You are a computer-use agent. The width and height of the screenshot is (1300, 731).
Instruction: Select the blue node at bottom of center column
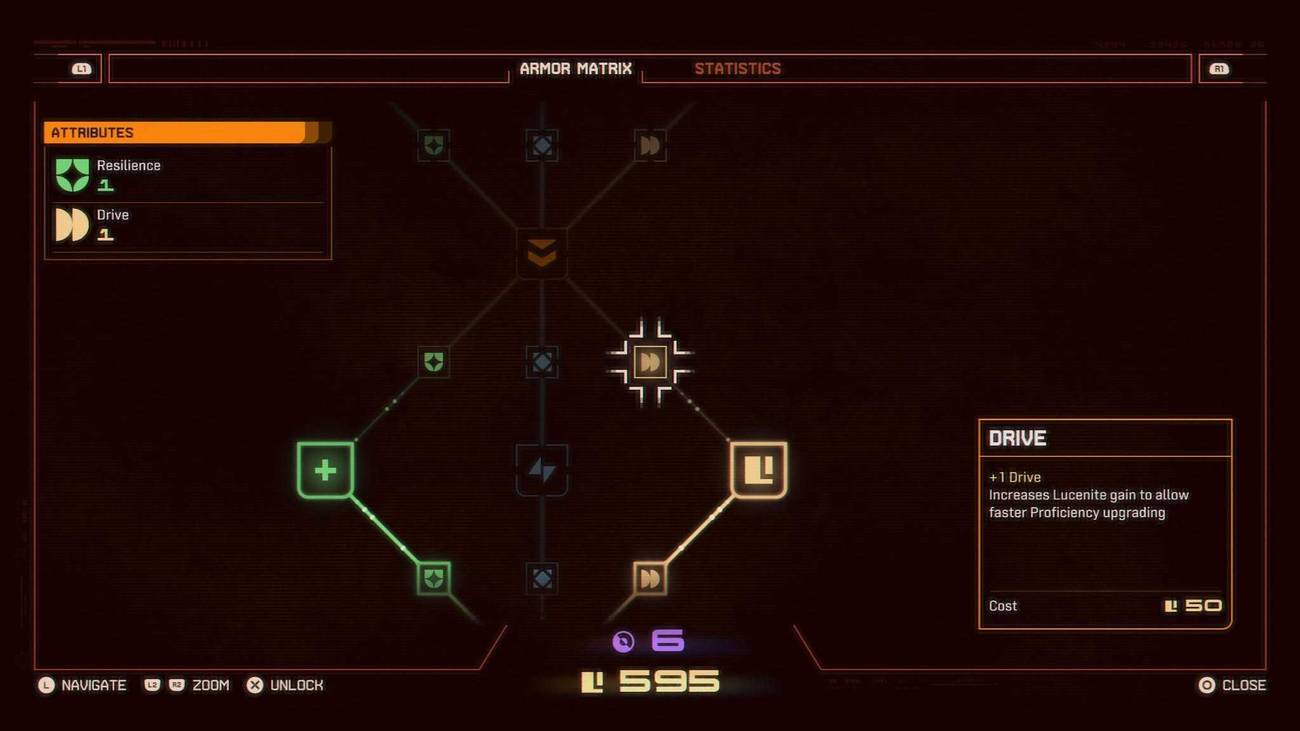[542, 577]
